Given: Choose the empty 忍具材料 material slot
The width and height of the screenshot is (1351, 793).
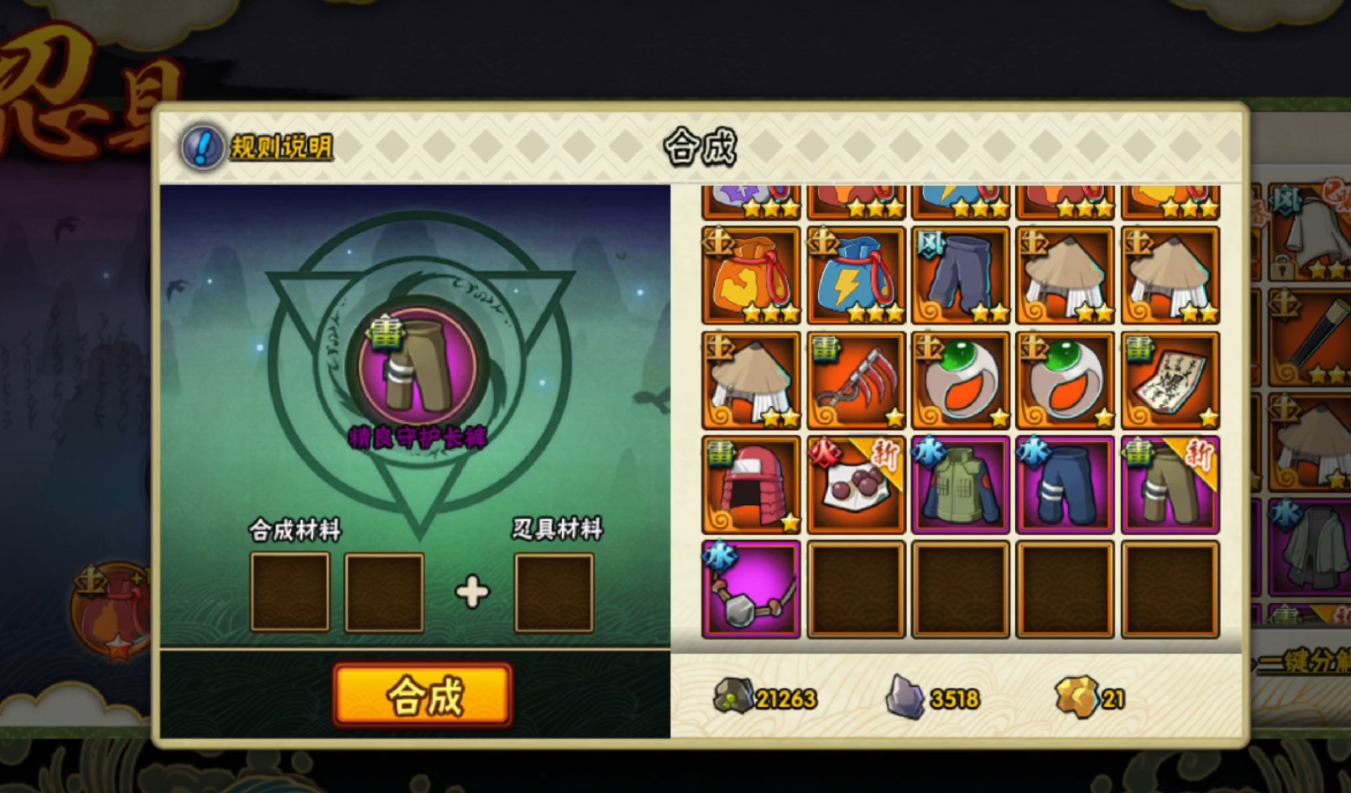Looking at the screenshot, I should pos(554,592).
